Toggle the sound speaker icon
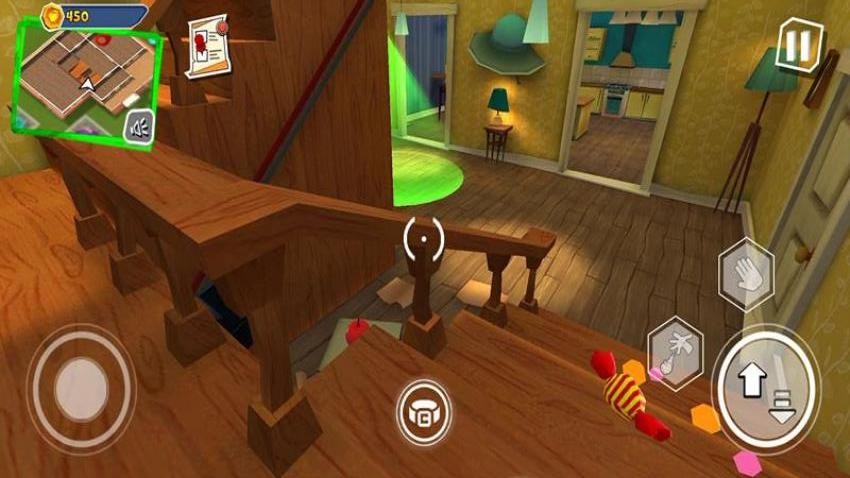 [141, 127]
